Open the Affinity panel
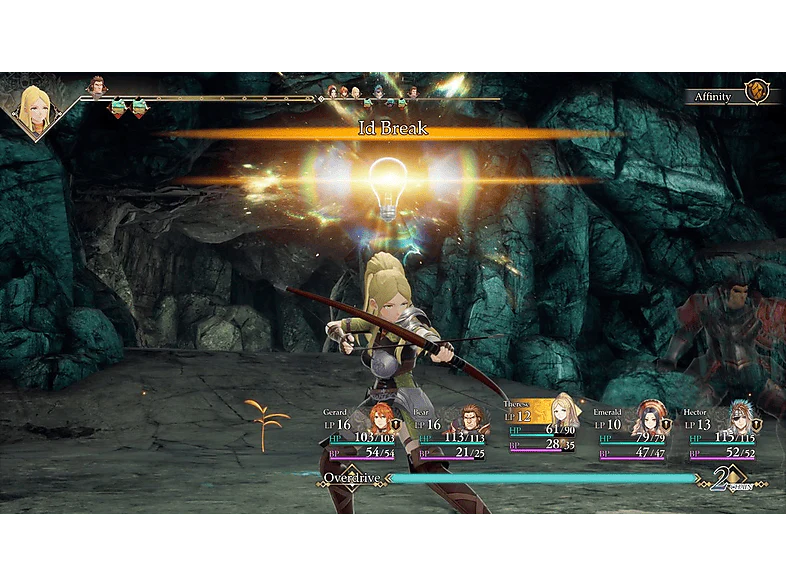The width and height of the screenshot is (786, 587). (x=714, y=97)
